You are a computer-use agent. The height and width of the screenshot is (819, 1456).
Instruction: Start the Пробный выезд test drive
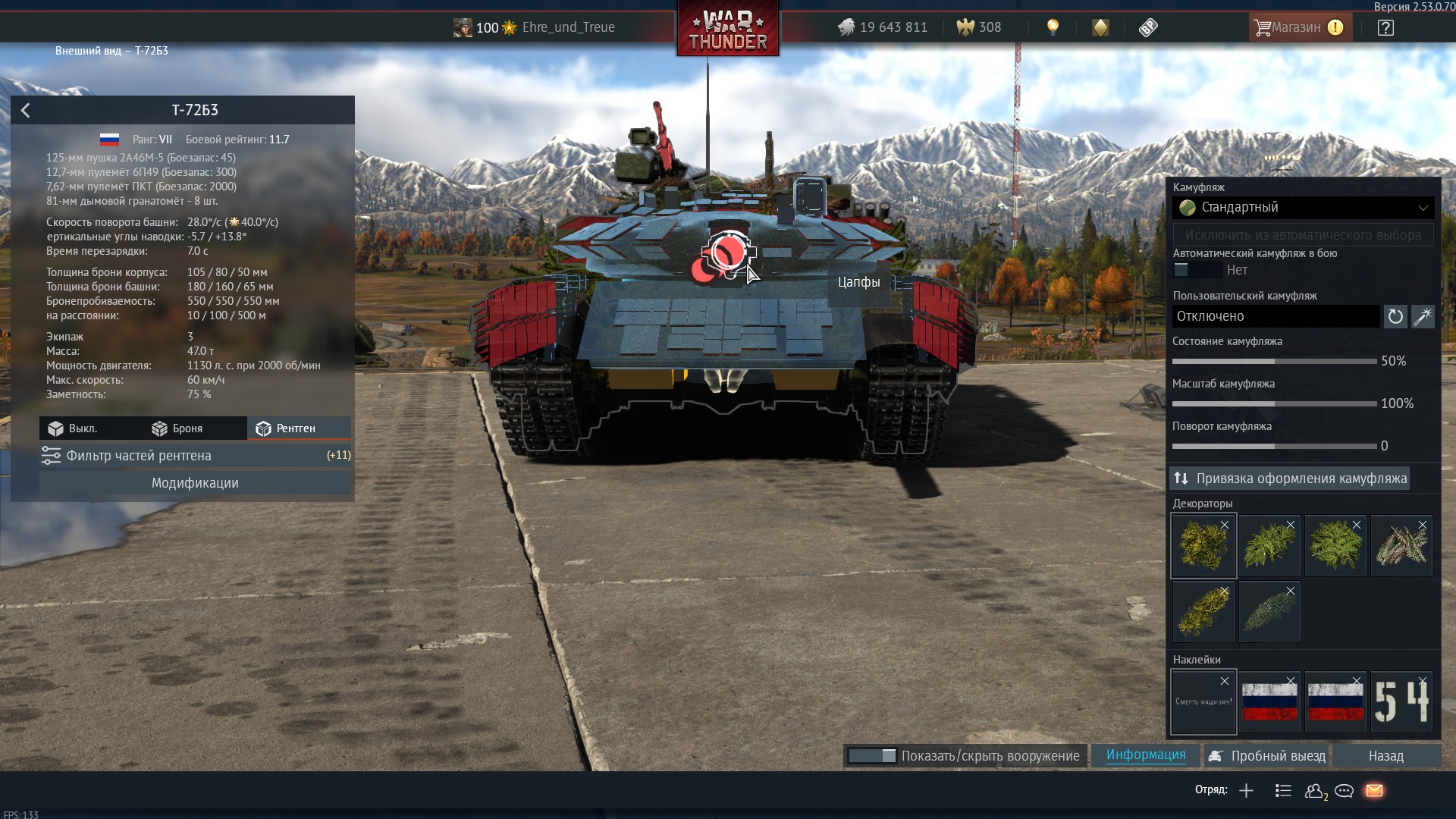pyautogui.click(x=1267, y=756)
